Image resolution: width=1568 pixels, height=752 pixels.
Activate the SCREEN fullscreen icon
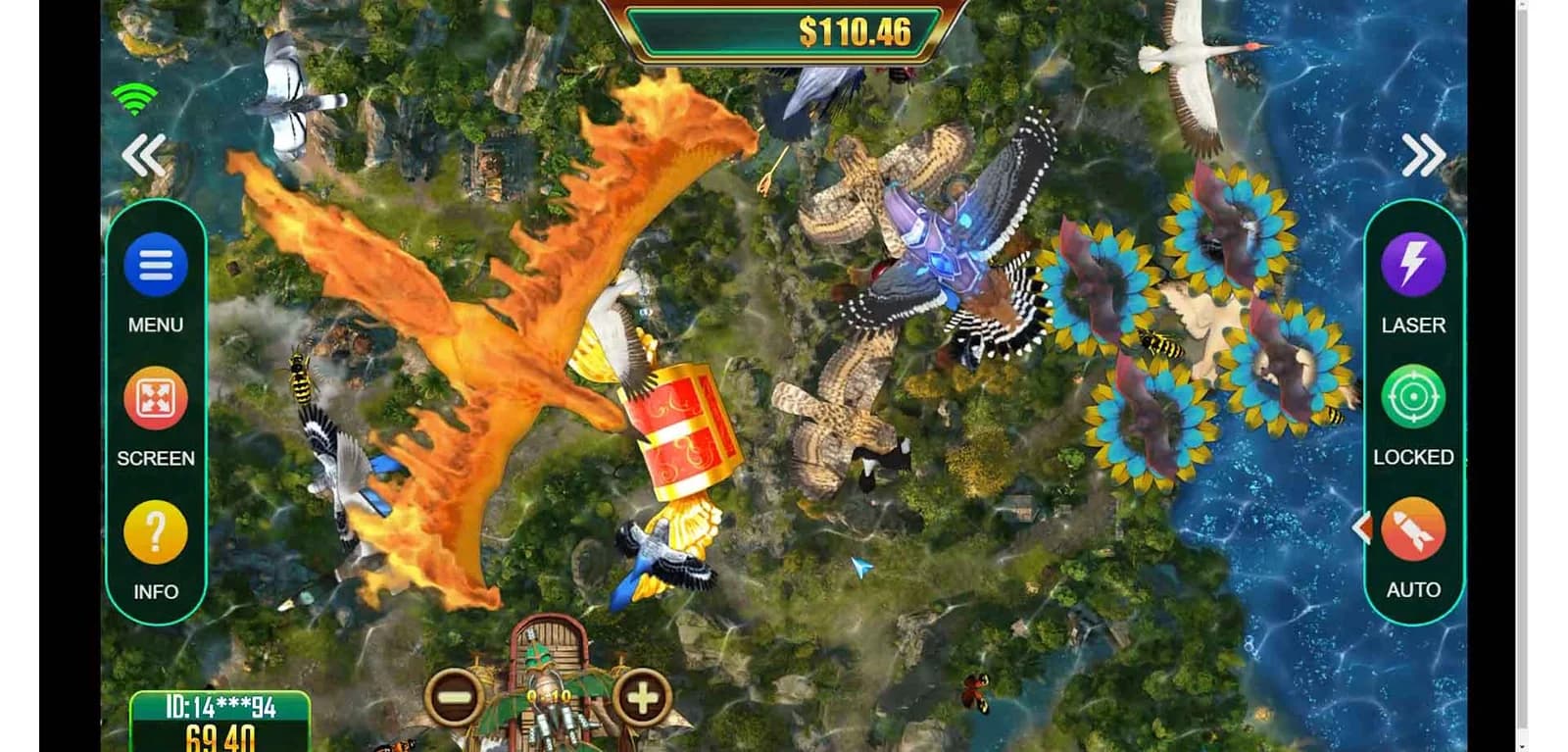[x=154, y=397]
